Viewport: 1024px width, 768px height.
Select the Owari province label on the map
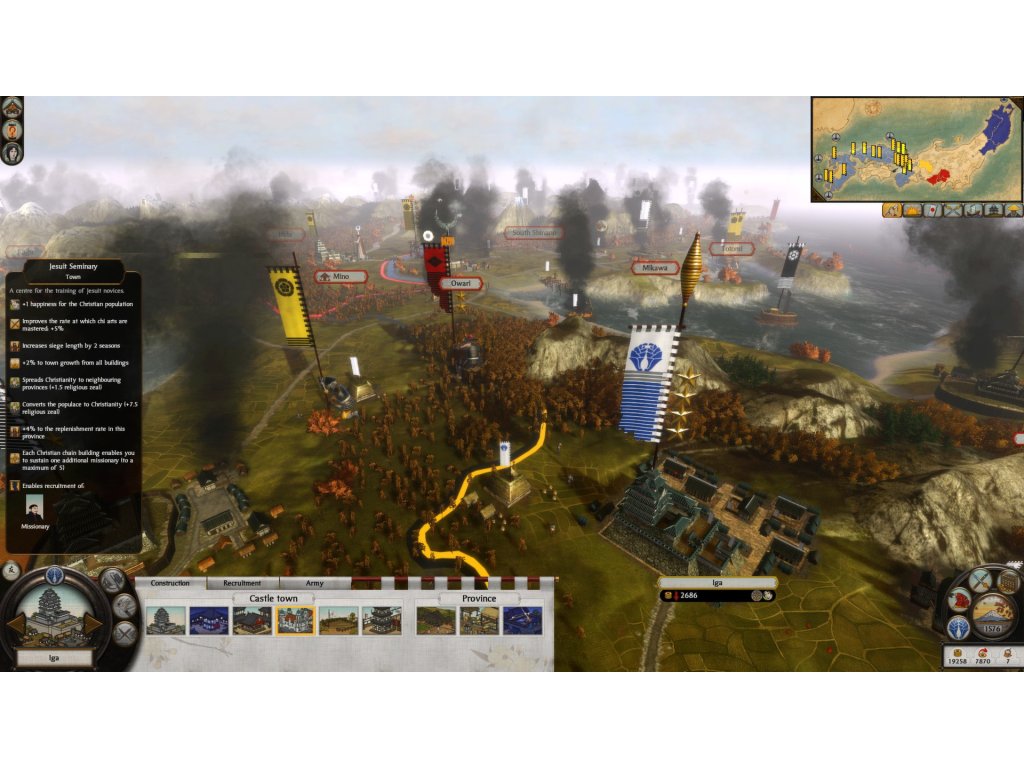460,283
